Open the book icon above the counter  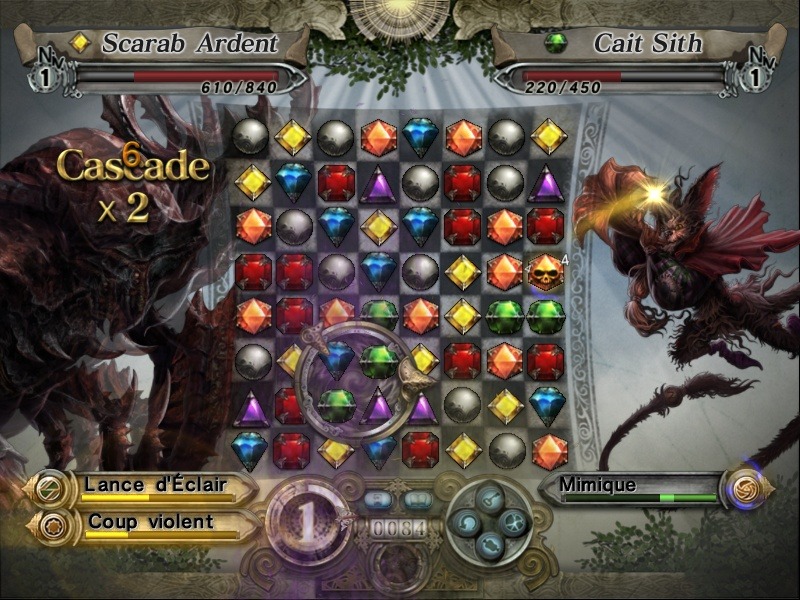point(416,500)
